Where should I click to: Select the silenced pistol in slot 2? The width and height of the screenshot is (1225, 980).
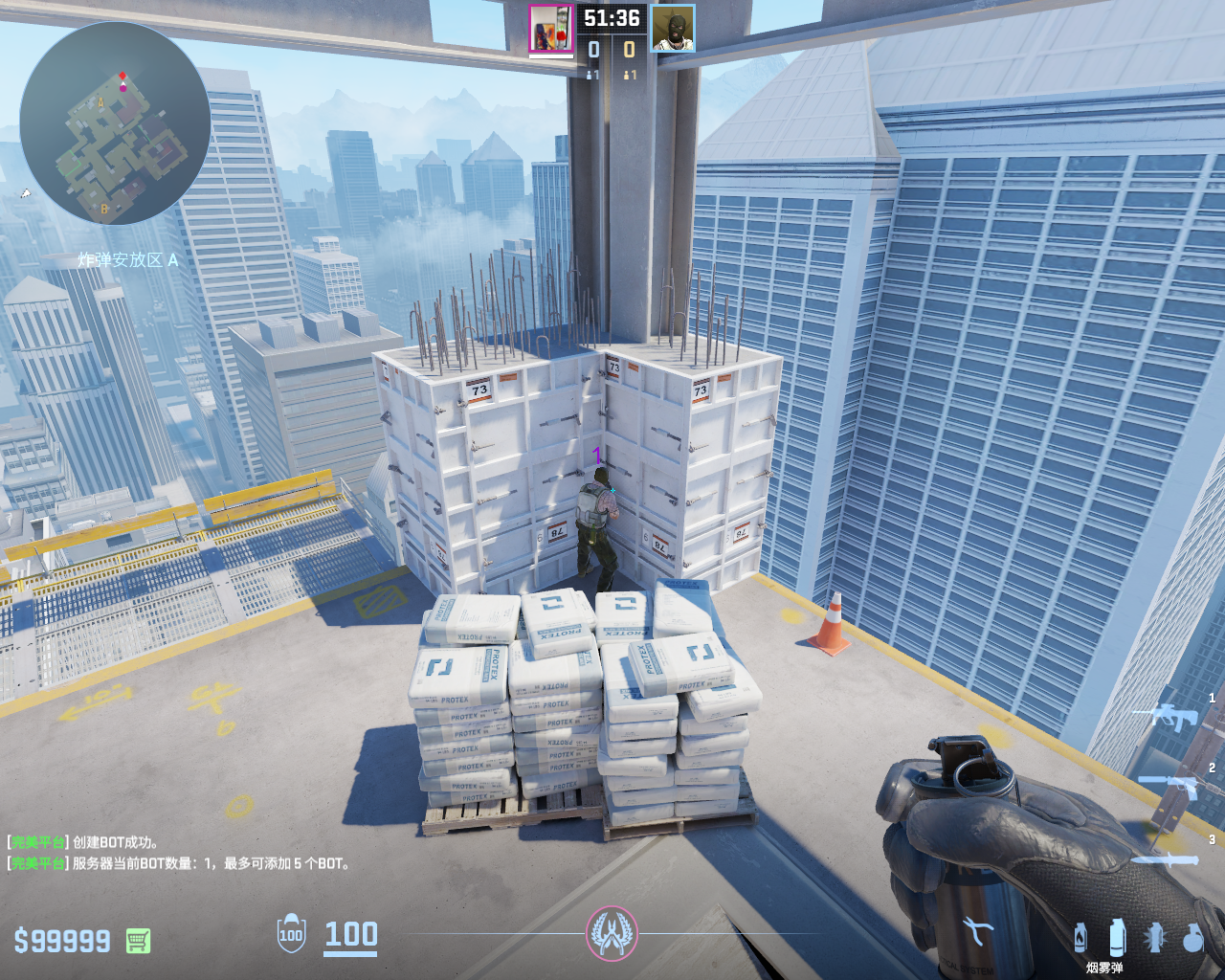tap(1170, 785)
